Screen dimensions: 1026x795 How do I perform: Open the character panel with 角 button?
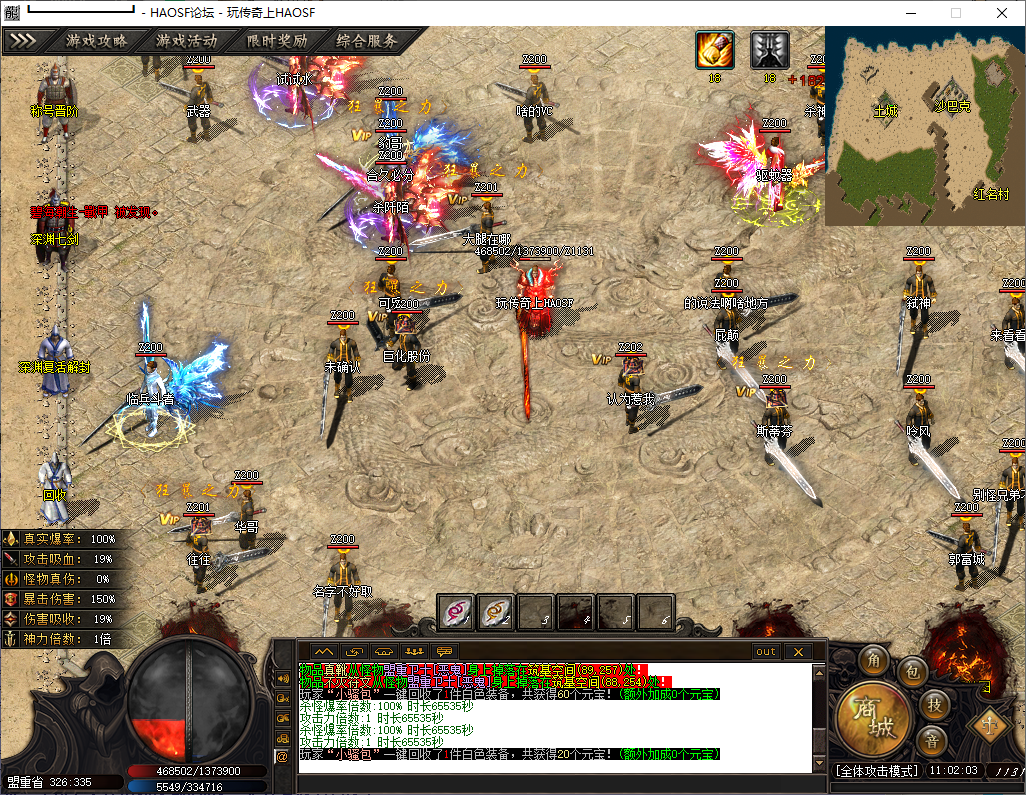pyautogui.click(x=875, y=661)
